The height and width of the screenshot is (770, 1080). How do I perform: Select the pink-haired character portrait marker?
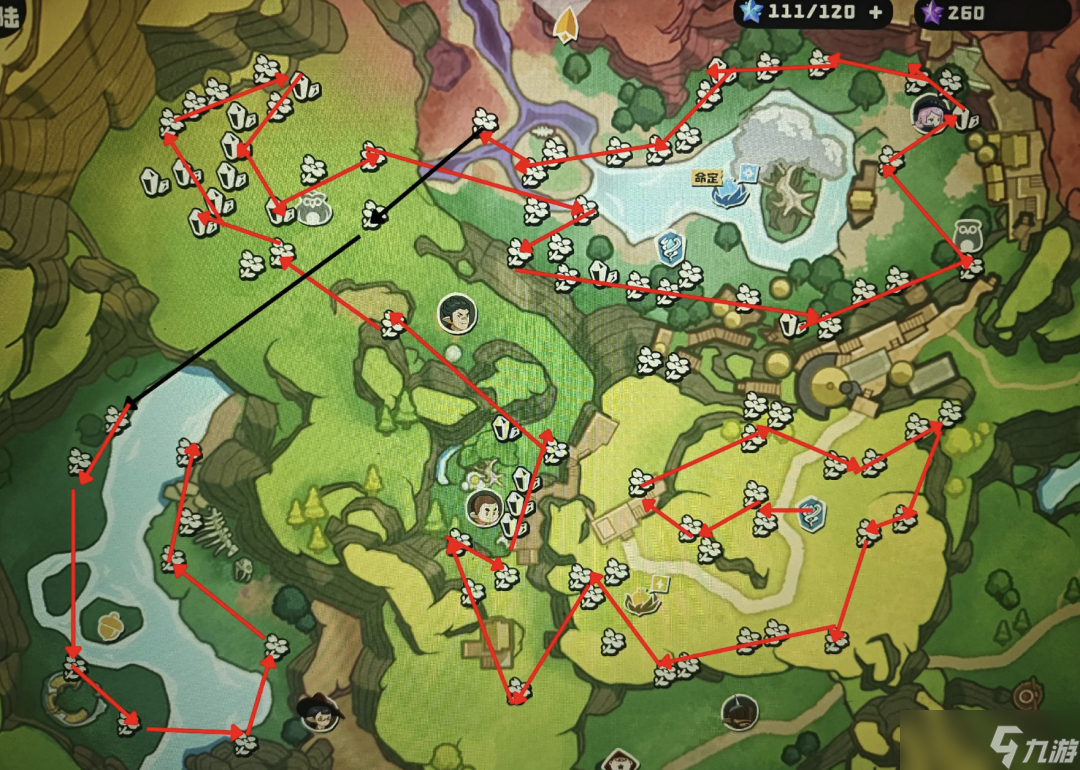click(x=929, y=116)
